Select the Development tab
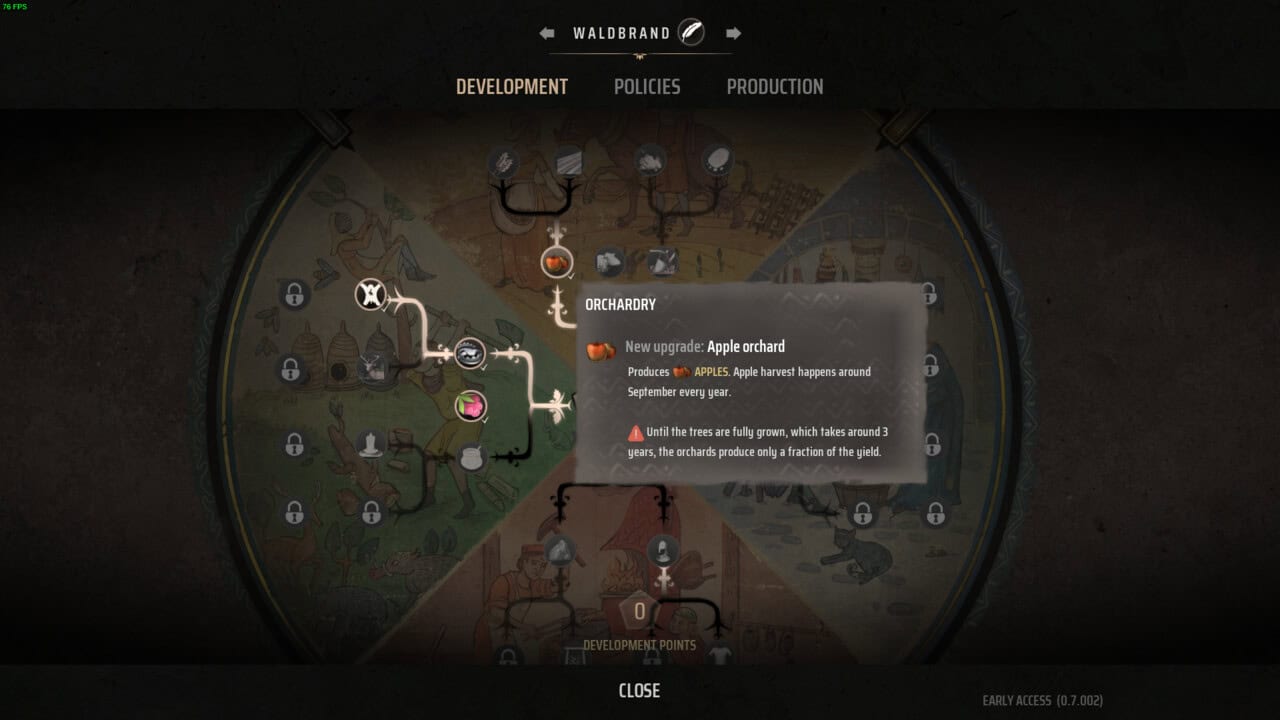Viewport: 1280px width, 720px height. [512, 87]
